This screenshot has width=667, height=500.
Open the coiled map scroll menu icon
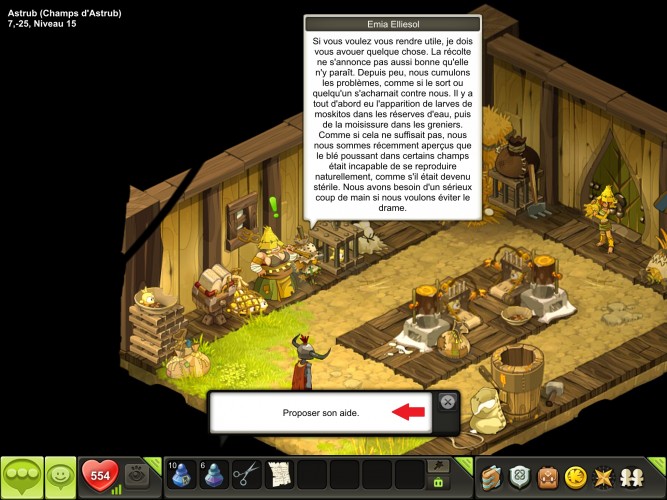(x=491, y=476)
